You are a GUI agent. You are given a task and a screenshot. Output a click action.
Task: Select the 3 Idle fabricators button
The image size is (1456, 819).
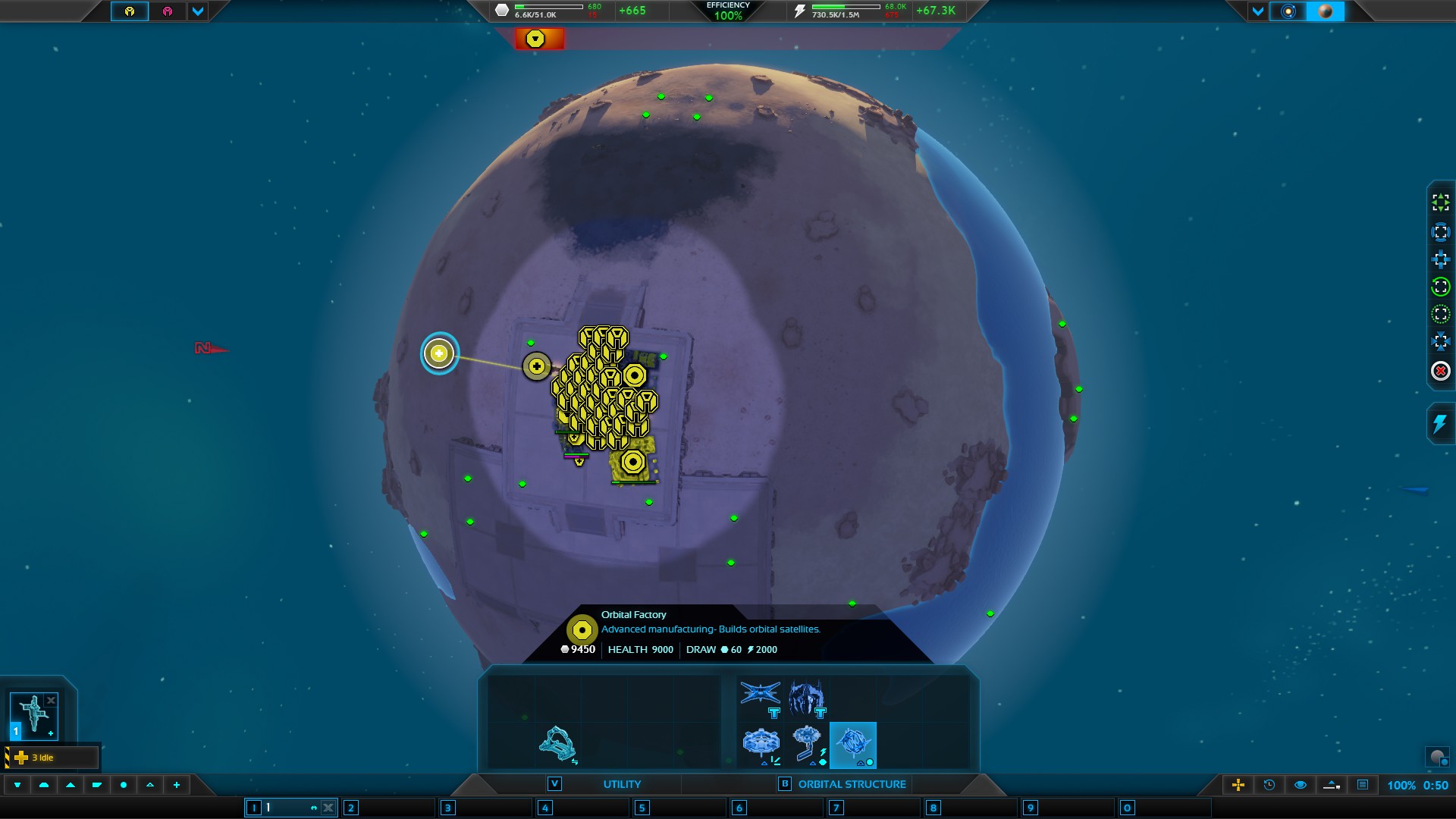pyautogui.click(x=52, y=758)
